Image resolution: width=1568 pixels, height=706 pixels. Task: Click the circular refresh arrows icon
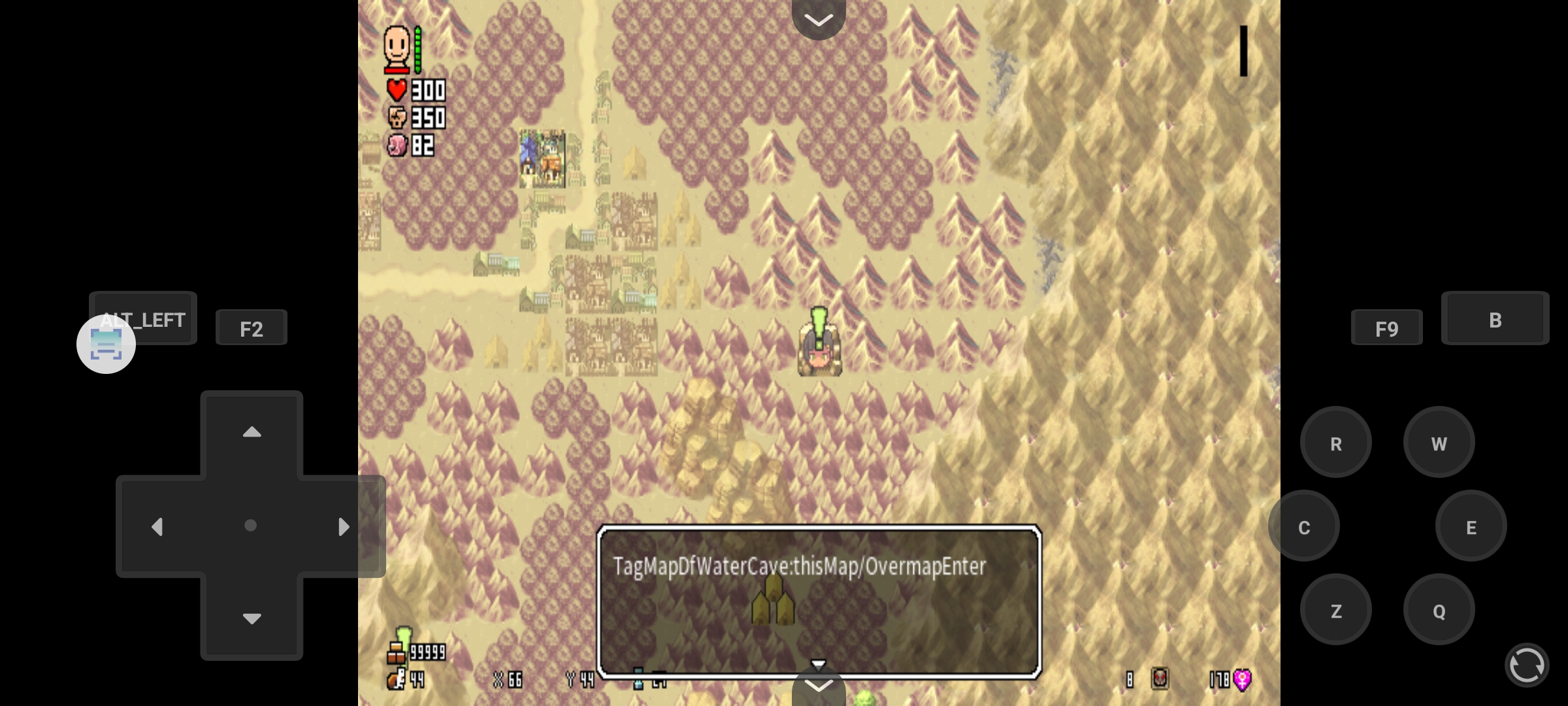pos(1527,665)
